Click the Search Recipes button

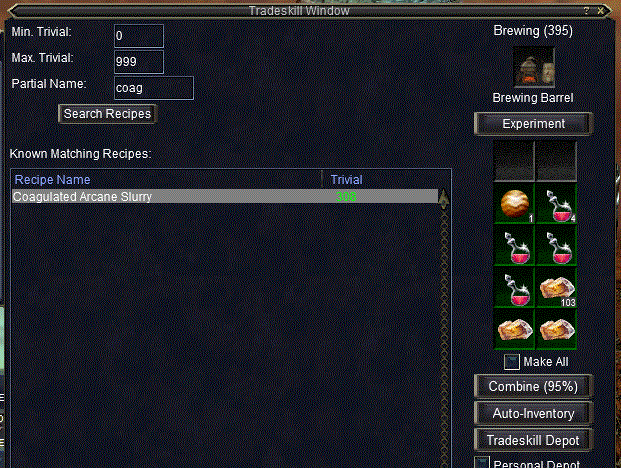(107, 114)
